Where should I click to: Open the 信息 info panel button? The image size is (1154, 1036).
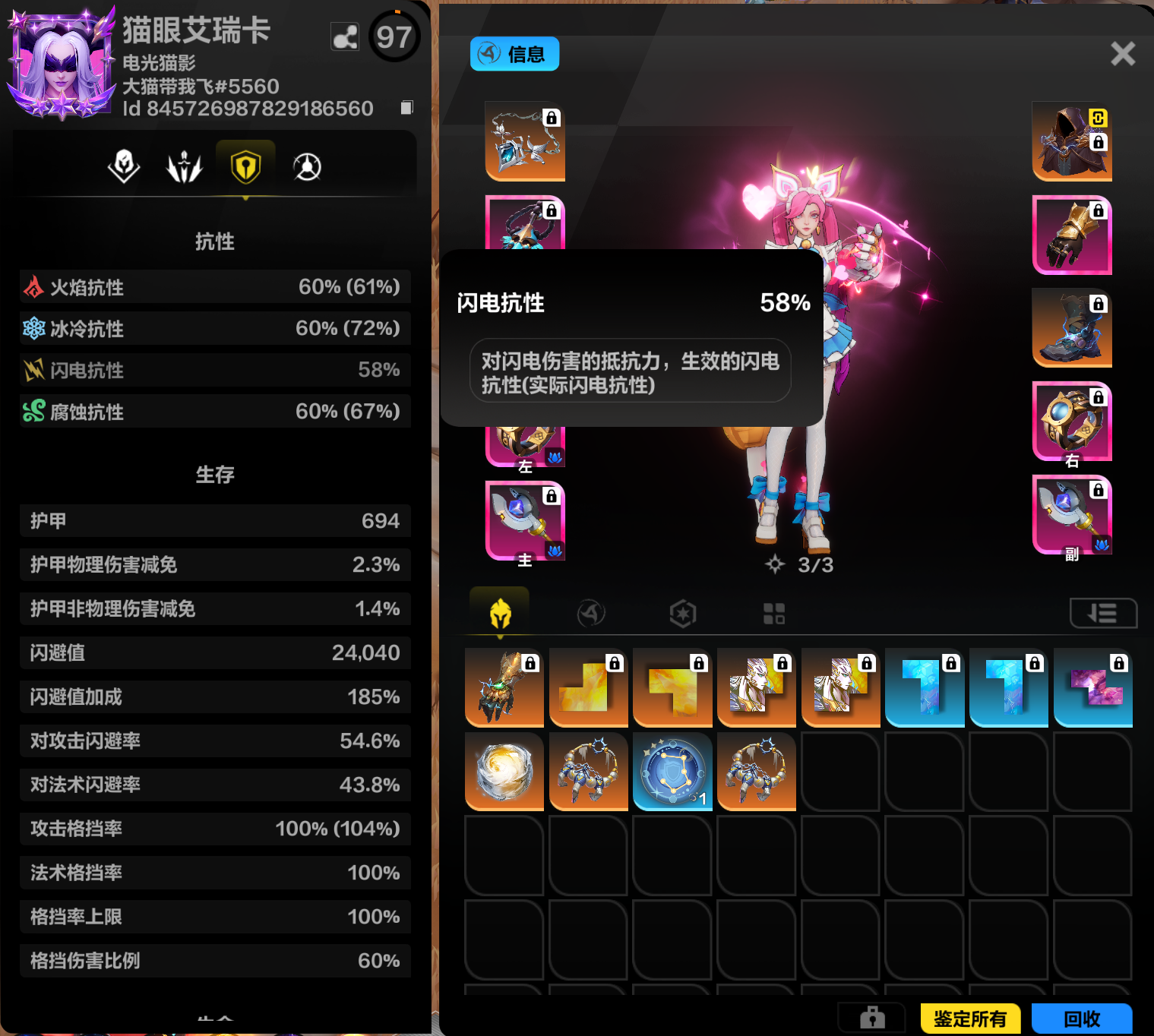tap(514, 54)
